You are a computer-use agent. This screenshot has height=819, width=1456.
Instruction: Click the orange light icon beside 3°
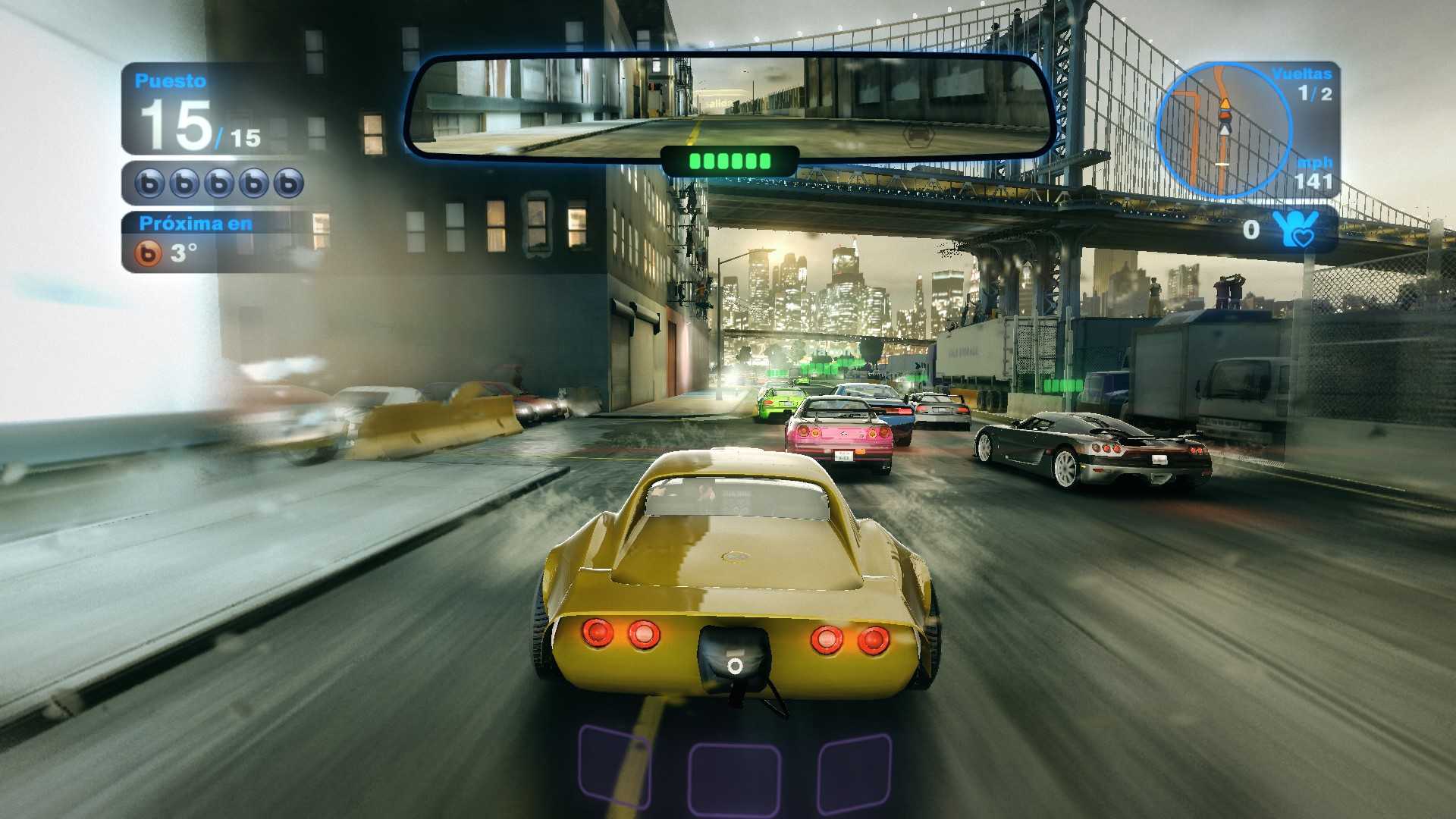click(x=149, y=253)
